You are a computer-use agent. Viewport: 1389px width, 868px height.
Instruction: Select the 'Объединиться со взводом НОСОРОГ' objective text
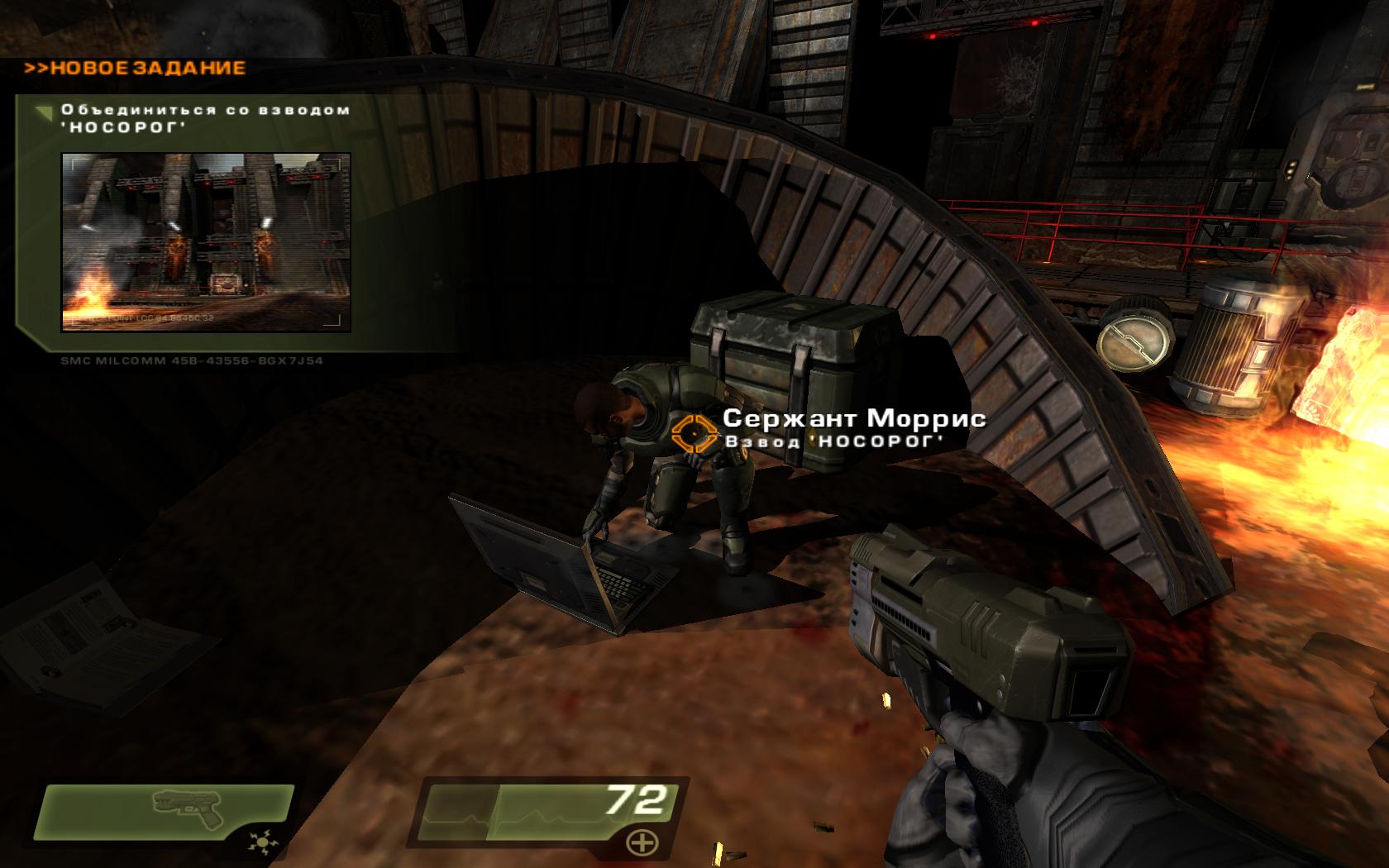point(205,118)
